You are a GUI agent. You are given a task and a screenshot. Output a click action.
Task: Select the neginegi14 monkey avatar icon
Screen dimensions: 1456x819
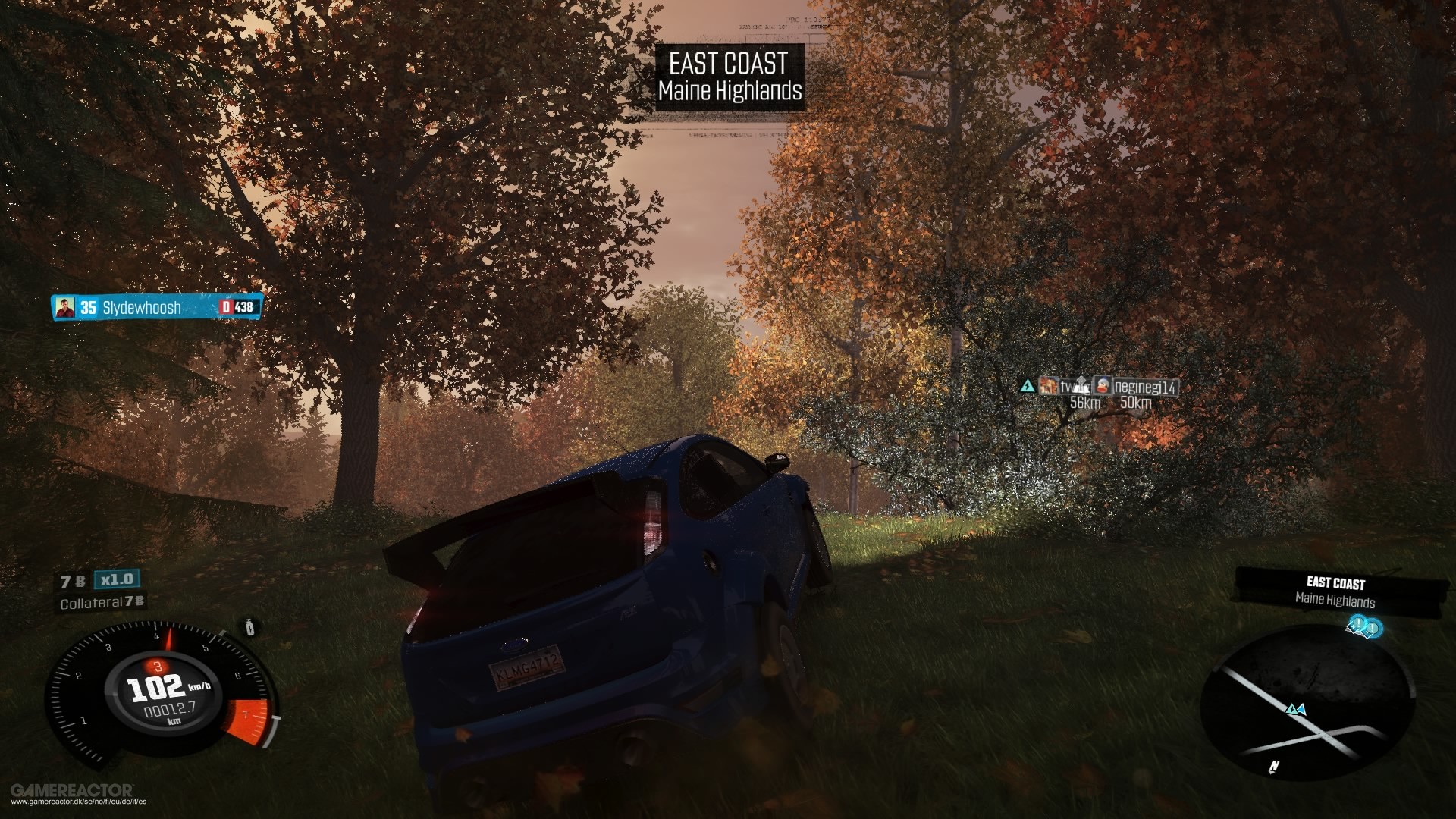(1103, 385)
